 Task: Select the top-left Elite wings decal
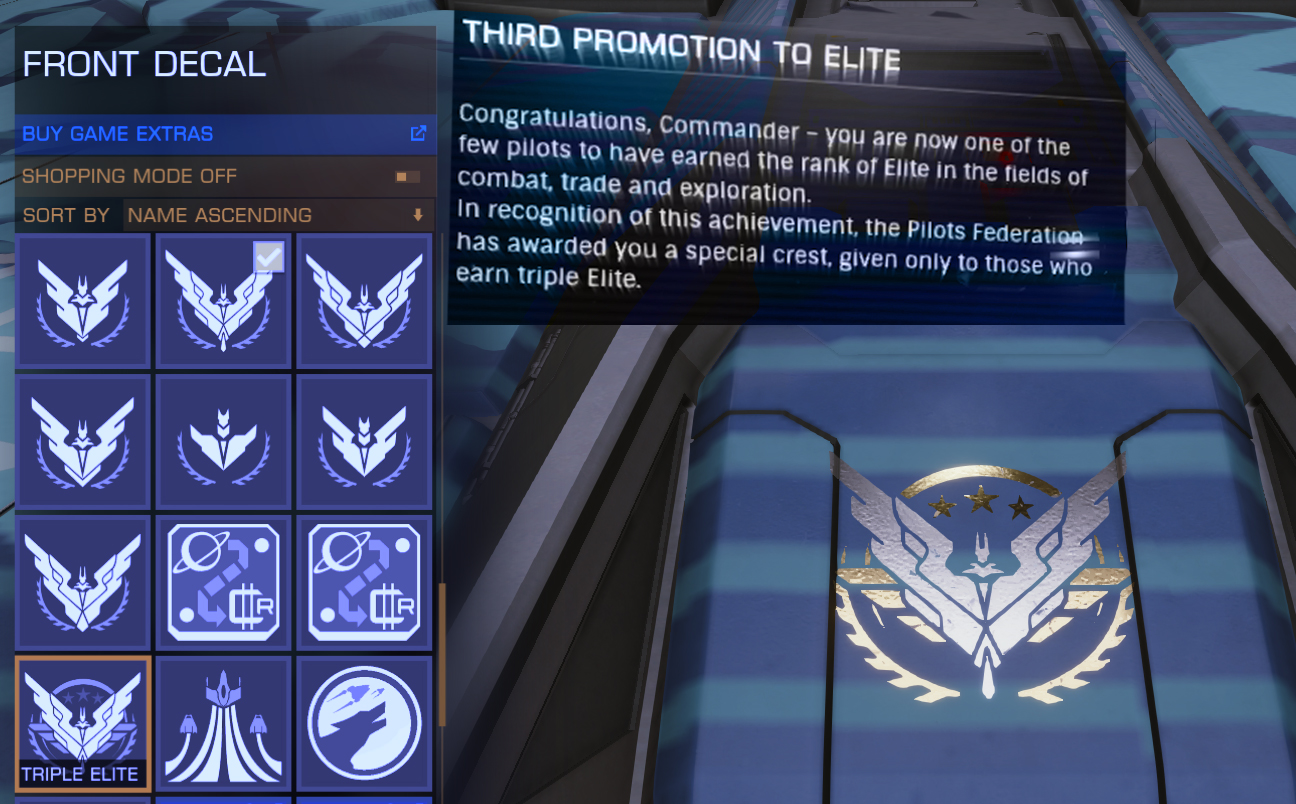coord(83,300)
